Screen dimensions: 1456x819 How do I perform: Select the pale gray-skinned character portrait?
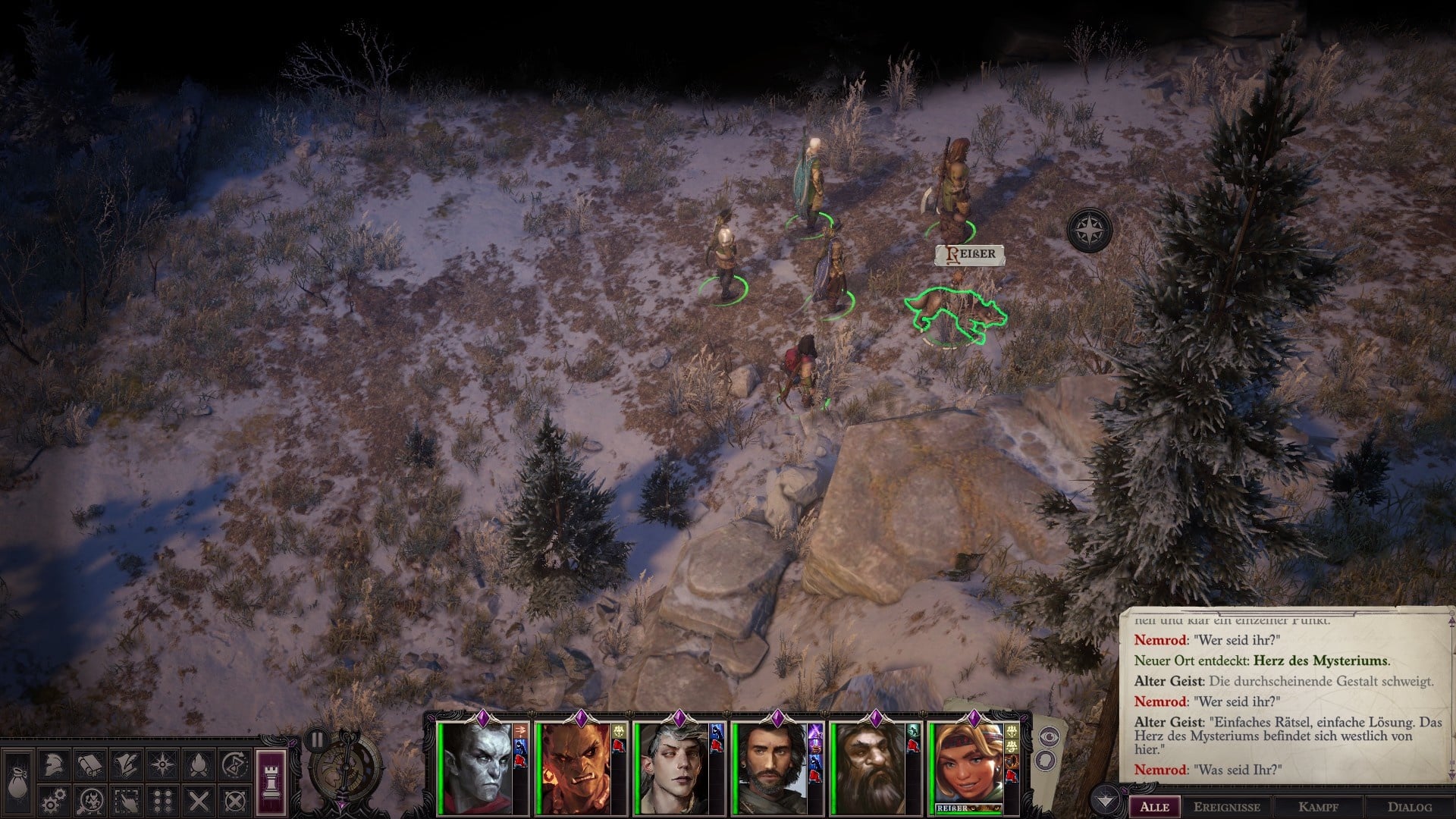pyautogui.click(x=476, y=766)
